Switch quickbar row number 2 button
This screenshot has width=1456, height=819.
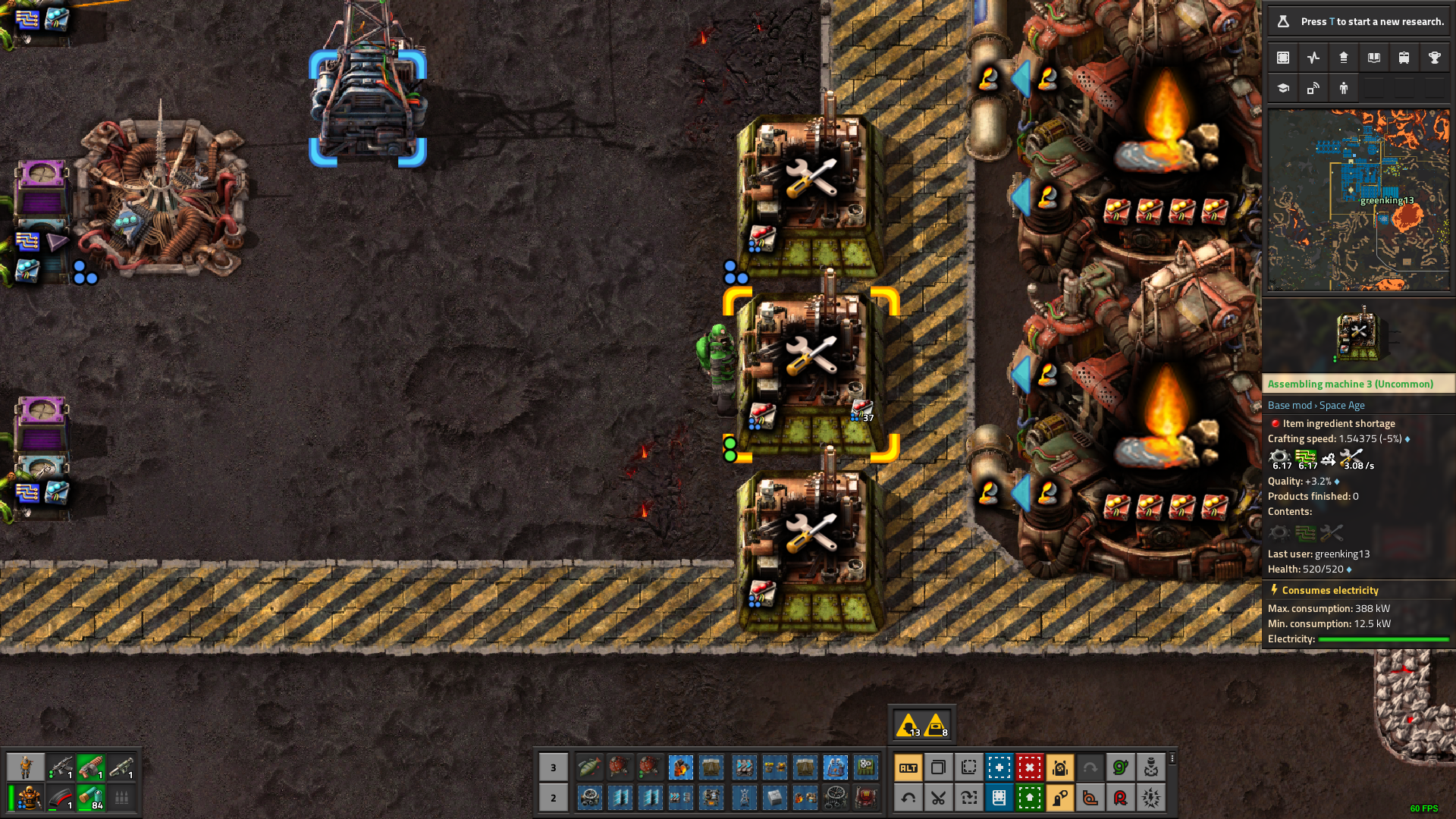(553, 798)
